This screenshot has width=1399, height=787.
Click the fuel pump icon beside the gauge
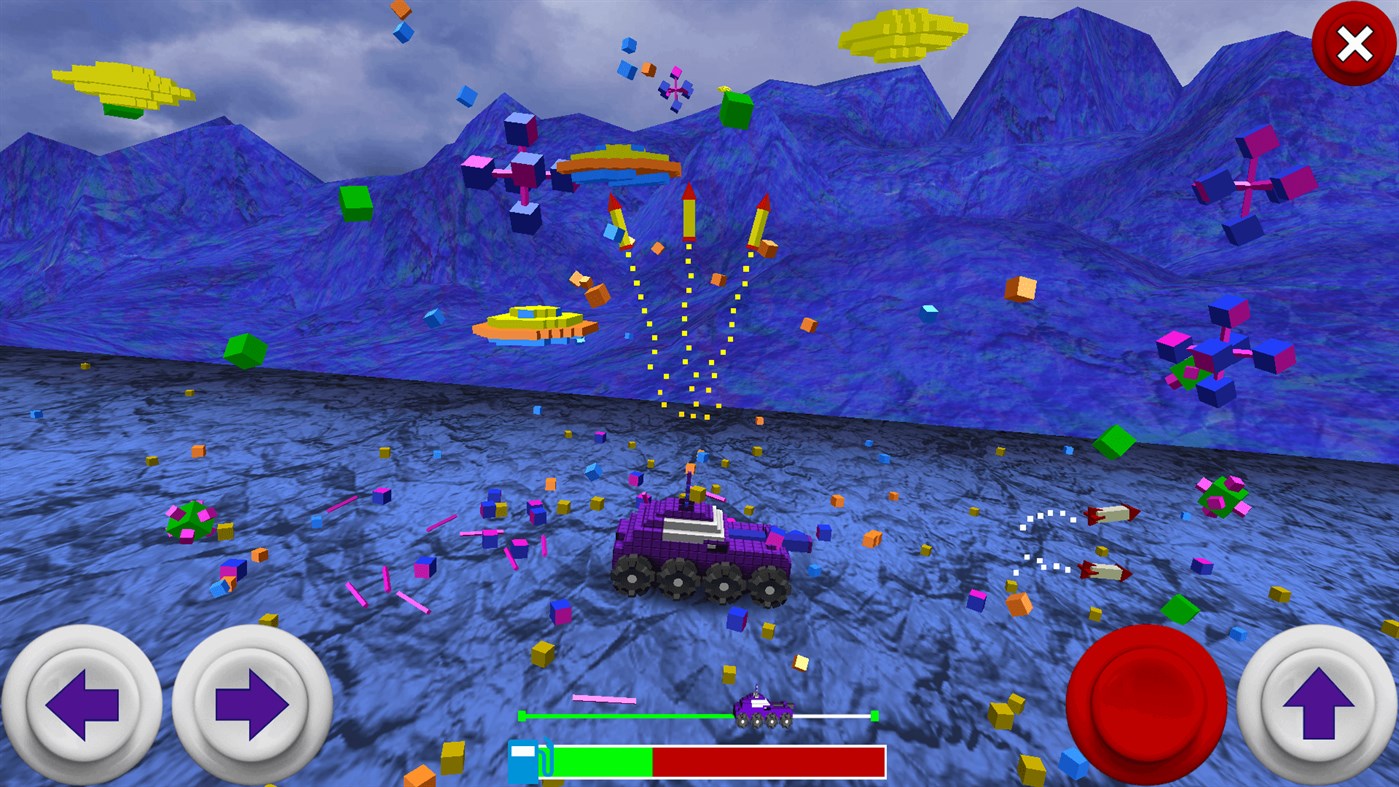click(524, 758)
